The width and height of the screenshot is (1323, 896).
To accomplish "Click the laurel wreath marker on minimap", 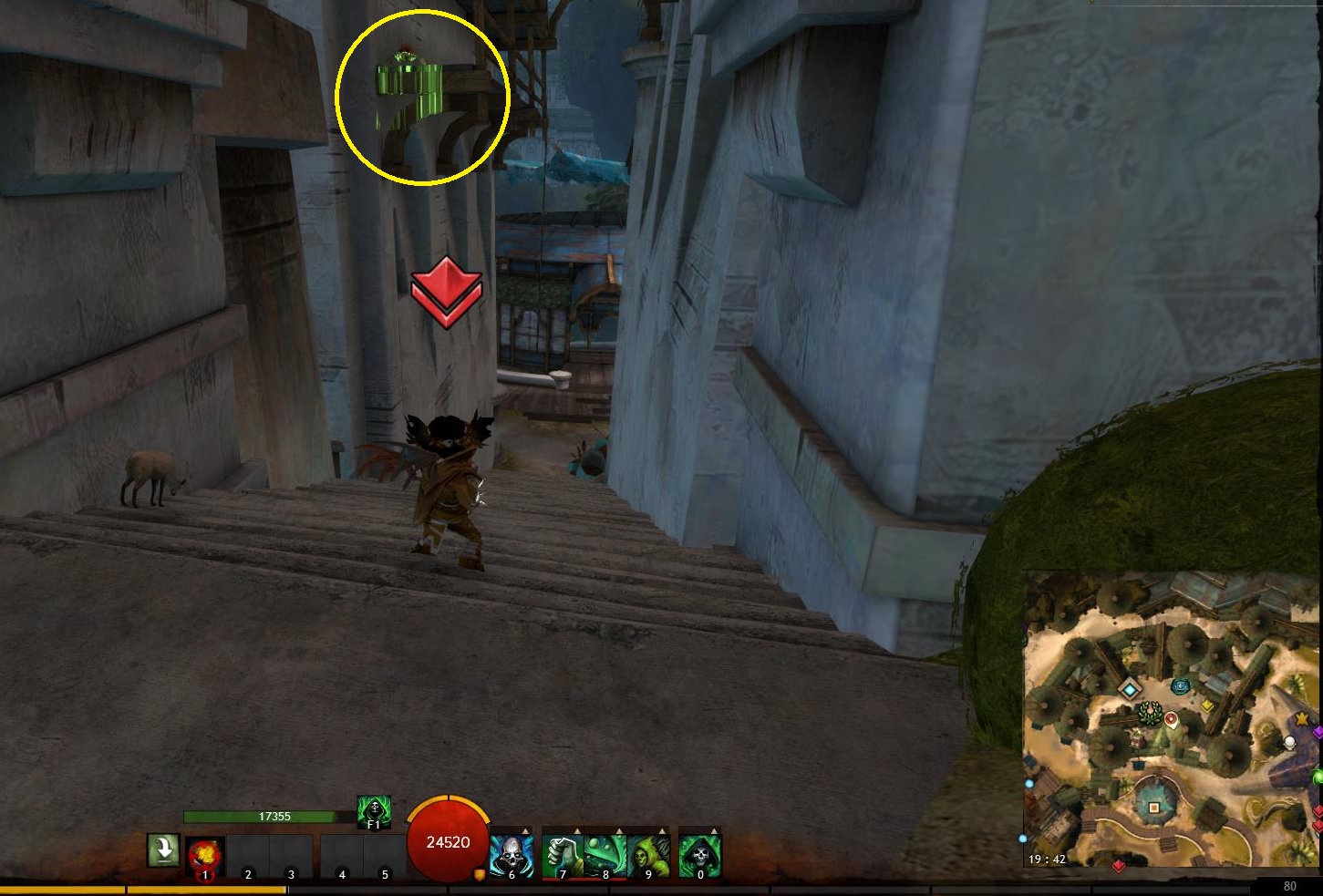I will pos(1149,712).
